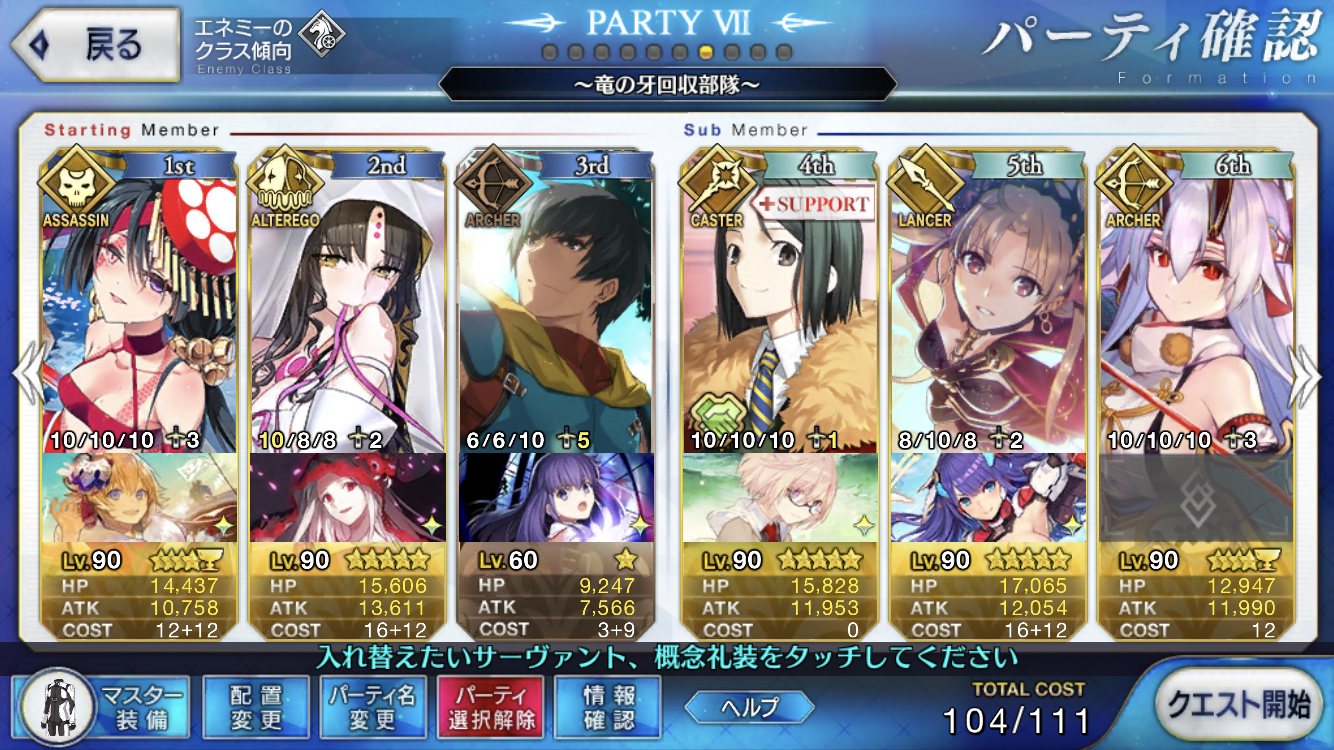Screen dimensions: 1334x750
Task: Change the 5th Lancer's craft essence
Action: coord(988,497)
